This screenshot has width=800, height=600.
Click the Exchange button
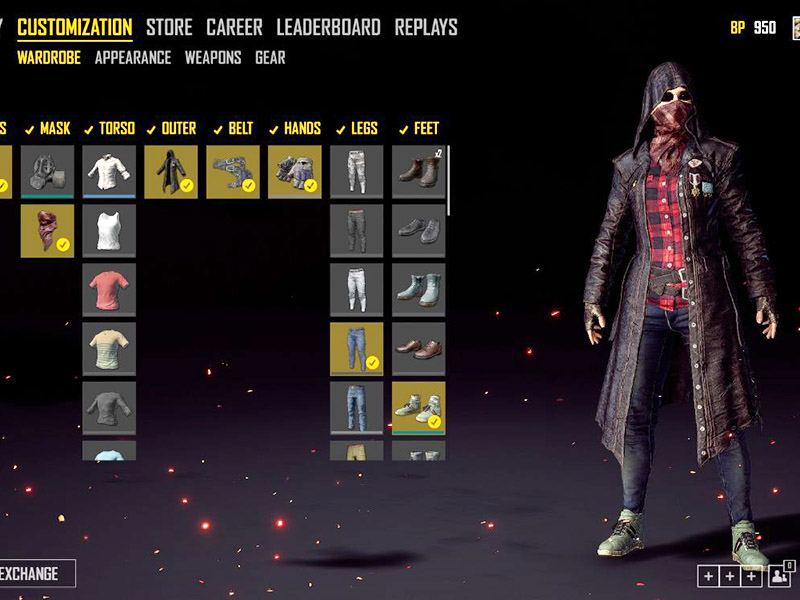(x=34, y=574)
